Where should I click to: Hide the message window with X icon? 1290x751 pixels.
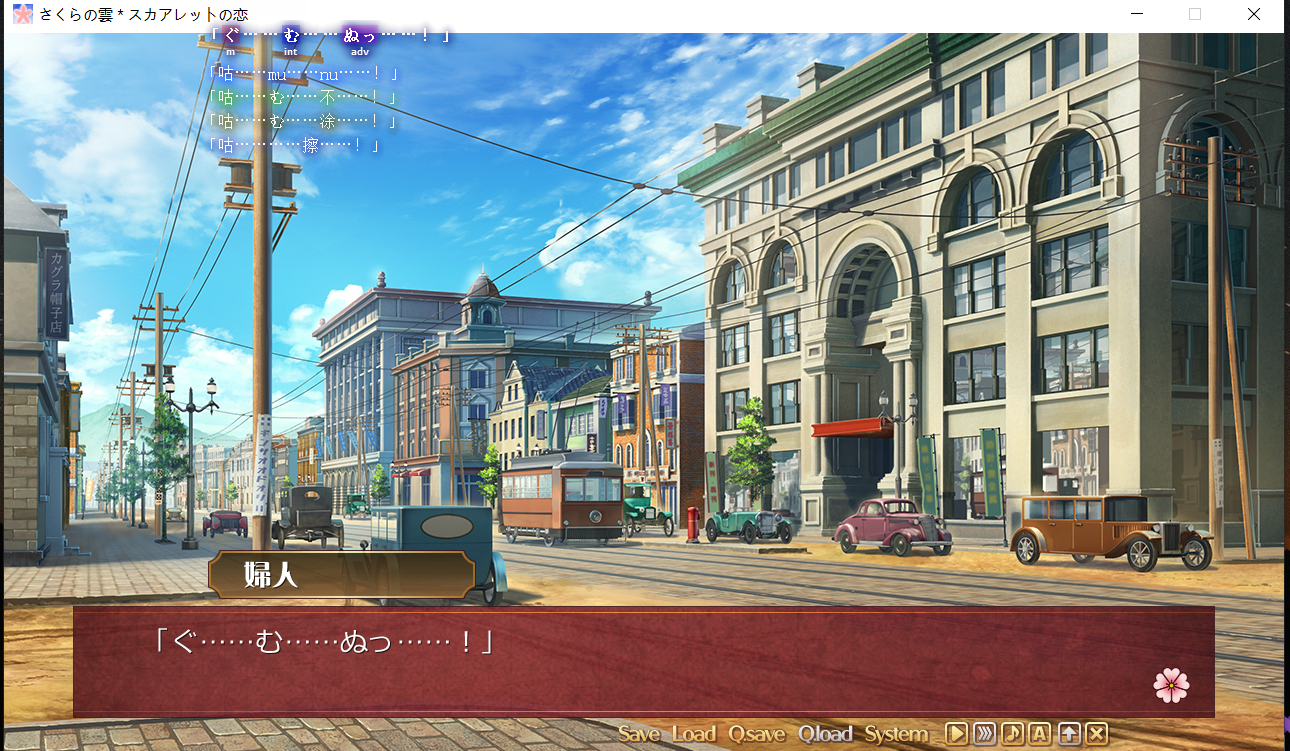point(1097,733)
